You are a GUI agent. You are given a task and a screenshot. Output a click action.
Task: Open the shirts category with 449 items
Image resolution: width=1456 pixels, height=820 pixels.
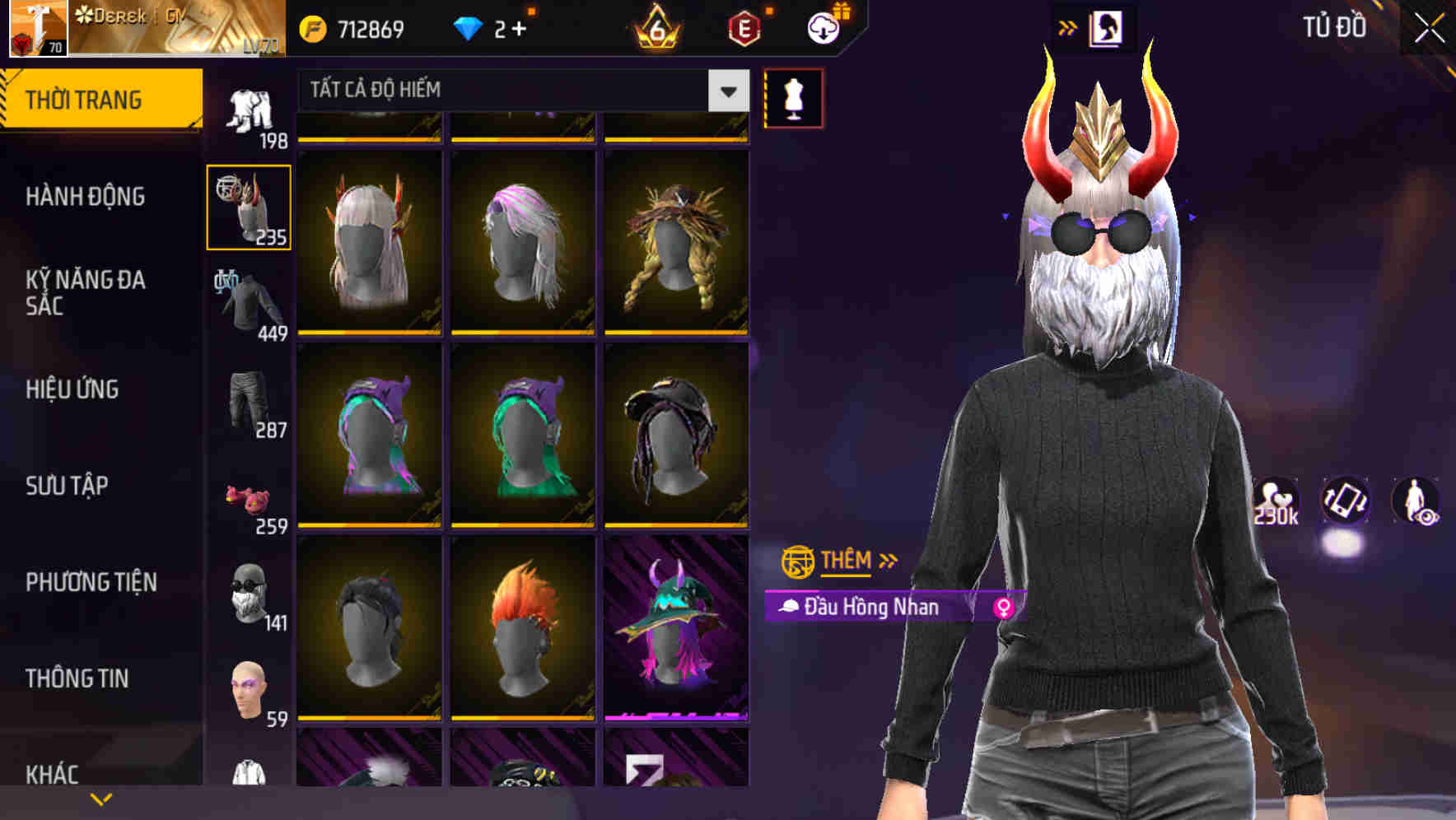click(247, 305)
